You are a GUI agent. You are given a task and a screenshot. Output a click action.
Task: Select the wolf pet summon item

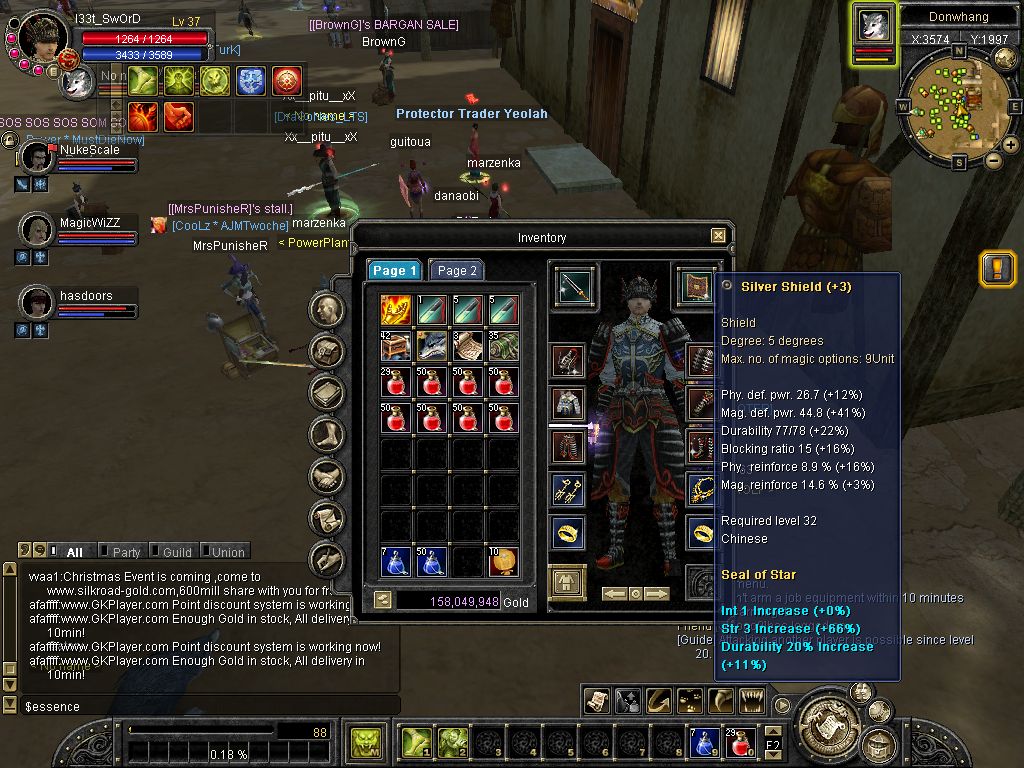click(x=432, y=346)
